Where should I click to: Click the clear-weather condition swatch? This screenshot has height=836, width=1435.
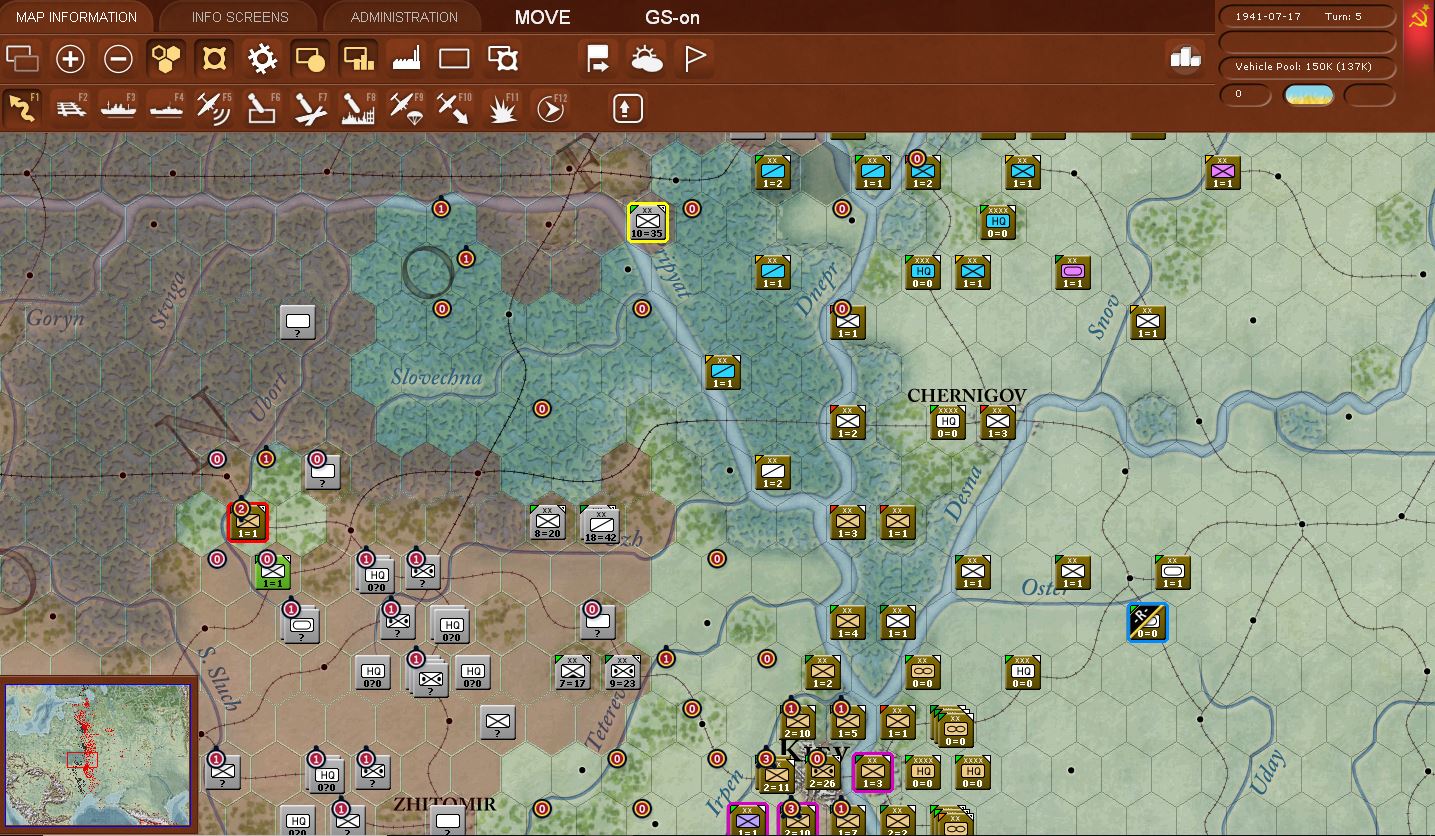pyautogui.click(x=1308, y=94)
